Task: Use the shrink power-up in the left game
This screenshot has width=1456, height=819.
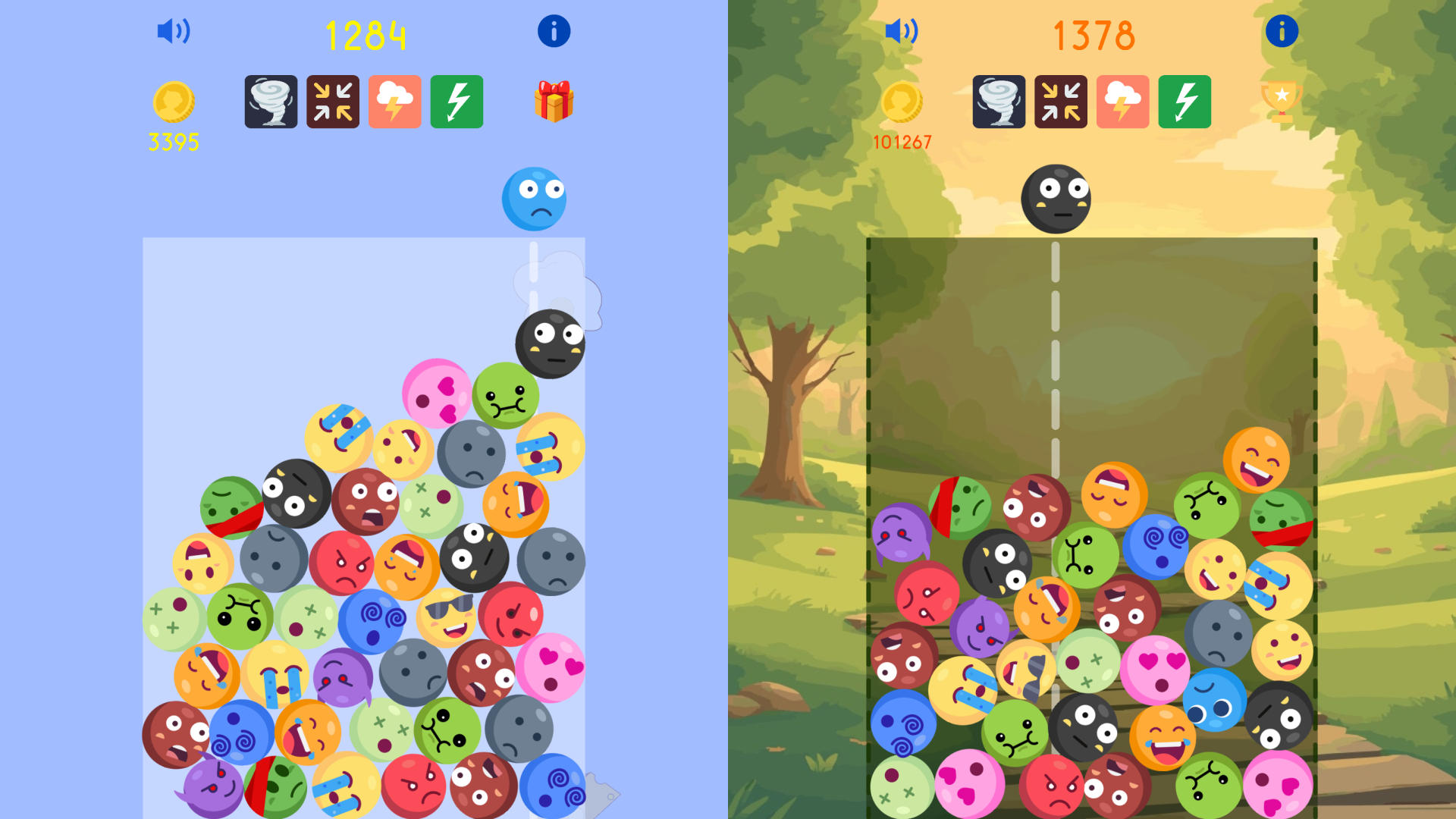Action: tap(332, 102)
